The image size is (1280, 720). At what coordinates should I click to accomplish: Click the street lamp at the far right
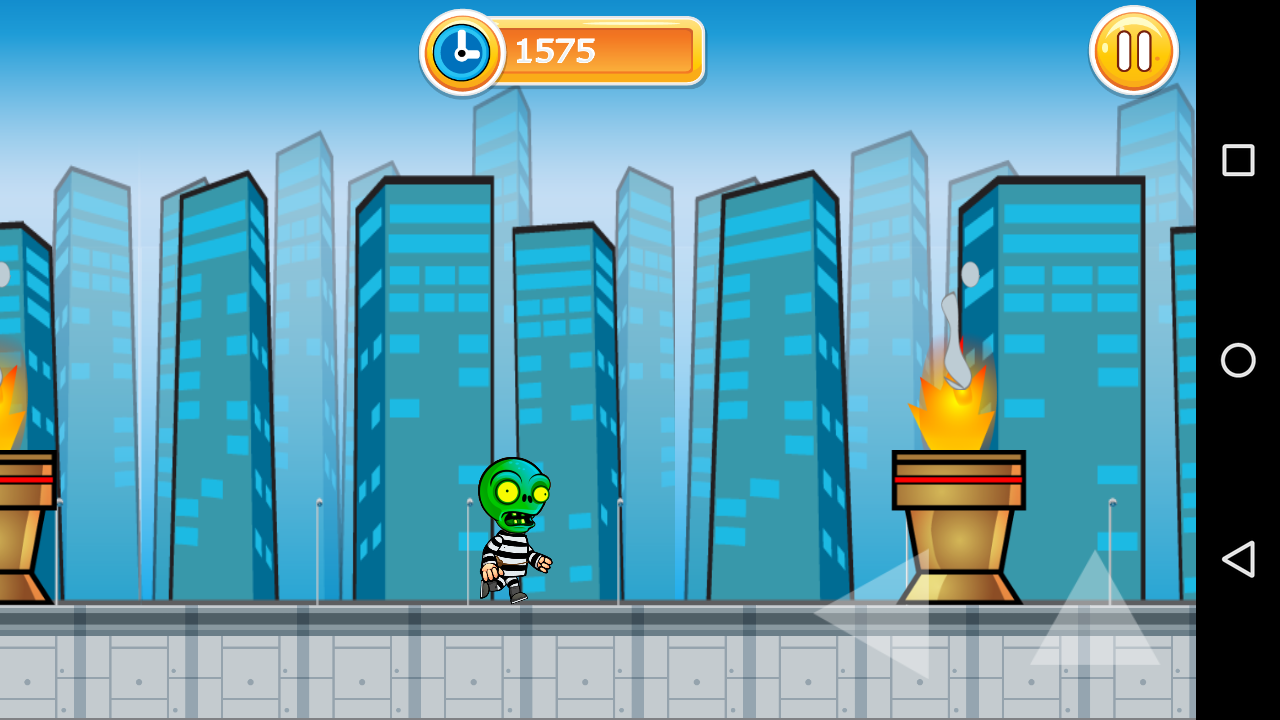pyautogui.click(x=1110, y=550)
